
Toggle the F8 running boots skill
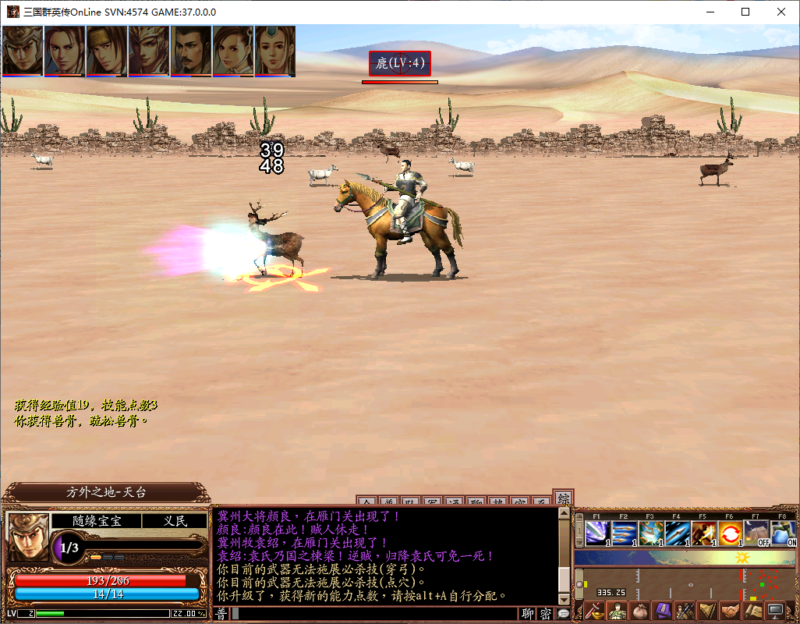(783, 531)
